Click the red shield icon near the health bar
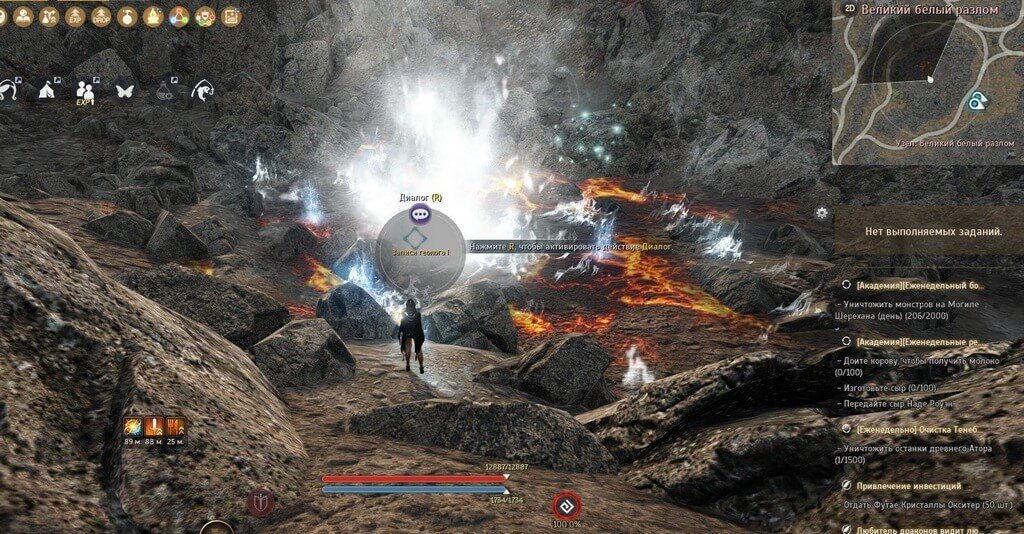This screenshot has height=534, width=1024. 259,503
